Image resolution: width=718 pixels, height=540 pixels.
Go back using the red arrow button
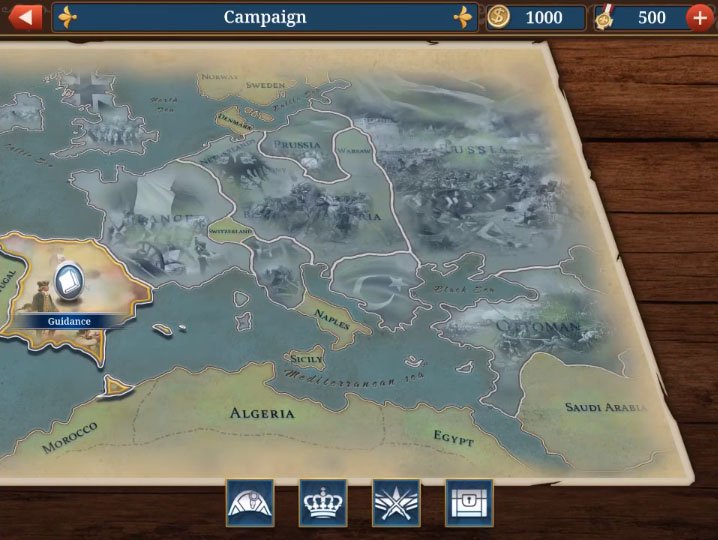pos(25,17)
